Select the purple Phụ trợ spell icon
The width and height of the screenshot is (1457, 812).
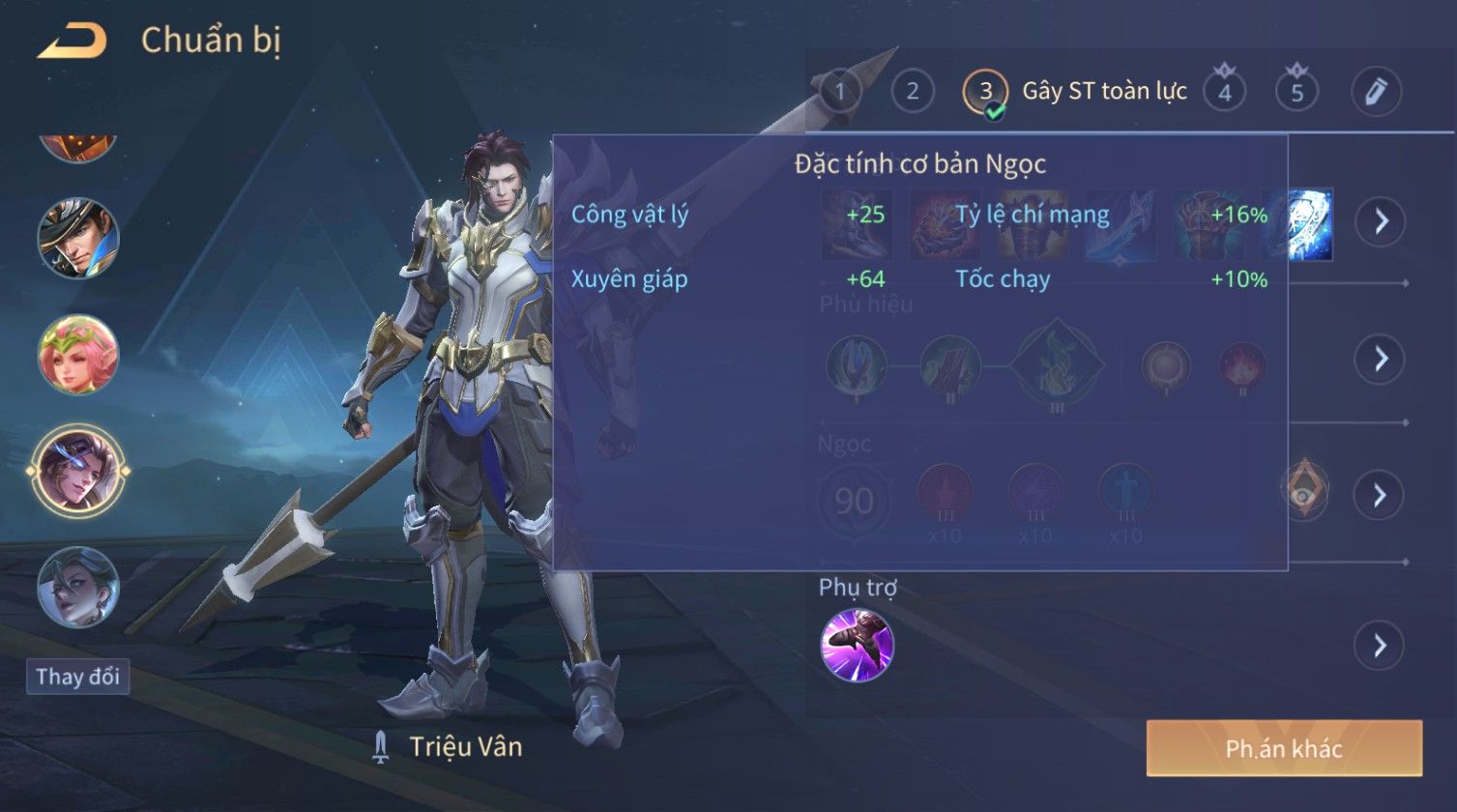click(x=857, y=645)
